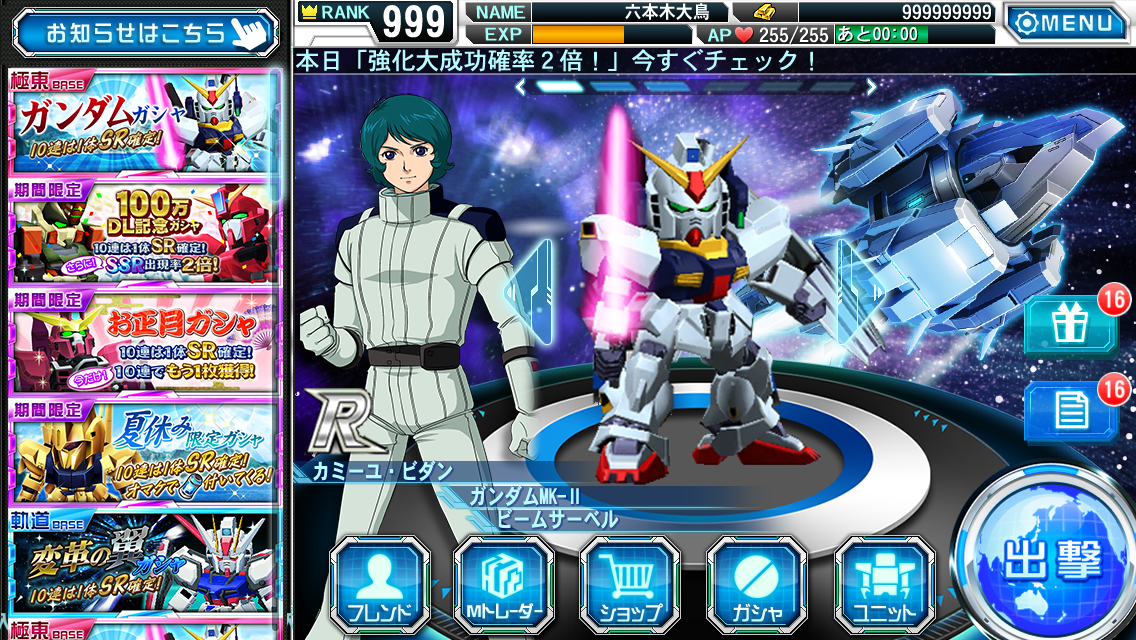Open the 夏休み限定ガシャ banner
The width and height of the screenshot is (1136, 640).
[x=144, y=452]
